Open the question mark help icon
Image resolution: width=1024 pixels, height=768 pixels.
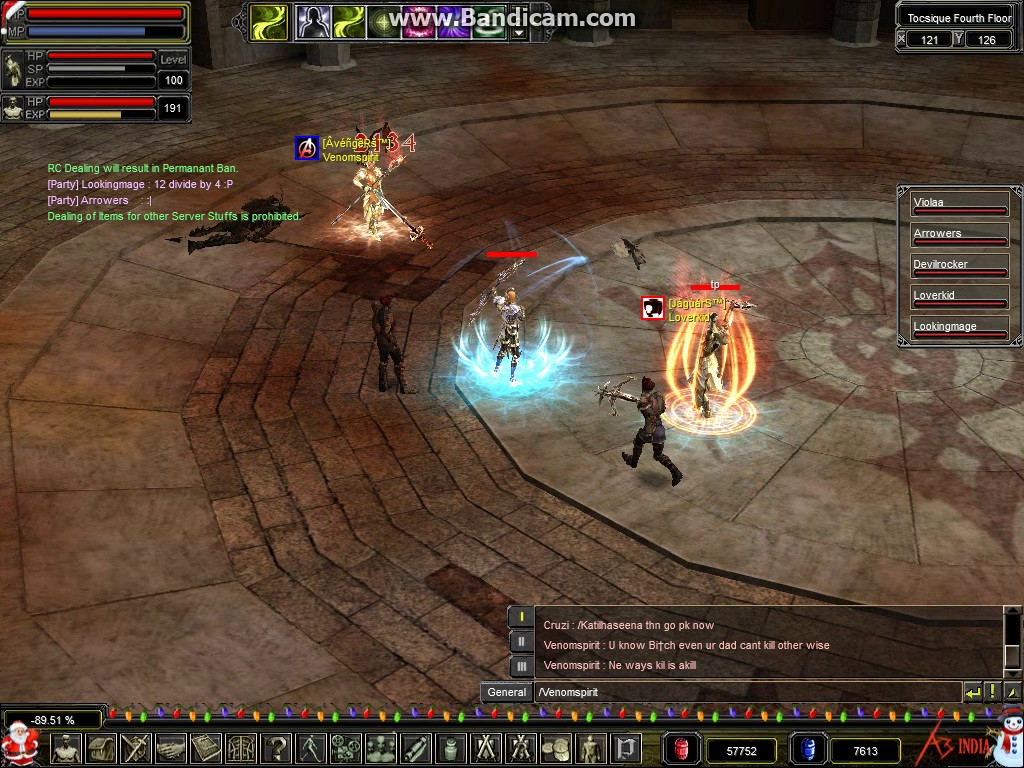[x=277, y=748]
